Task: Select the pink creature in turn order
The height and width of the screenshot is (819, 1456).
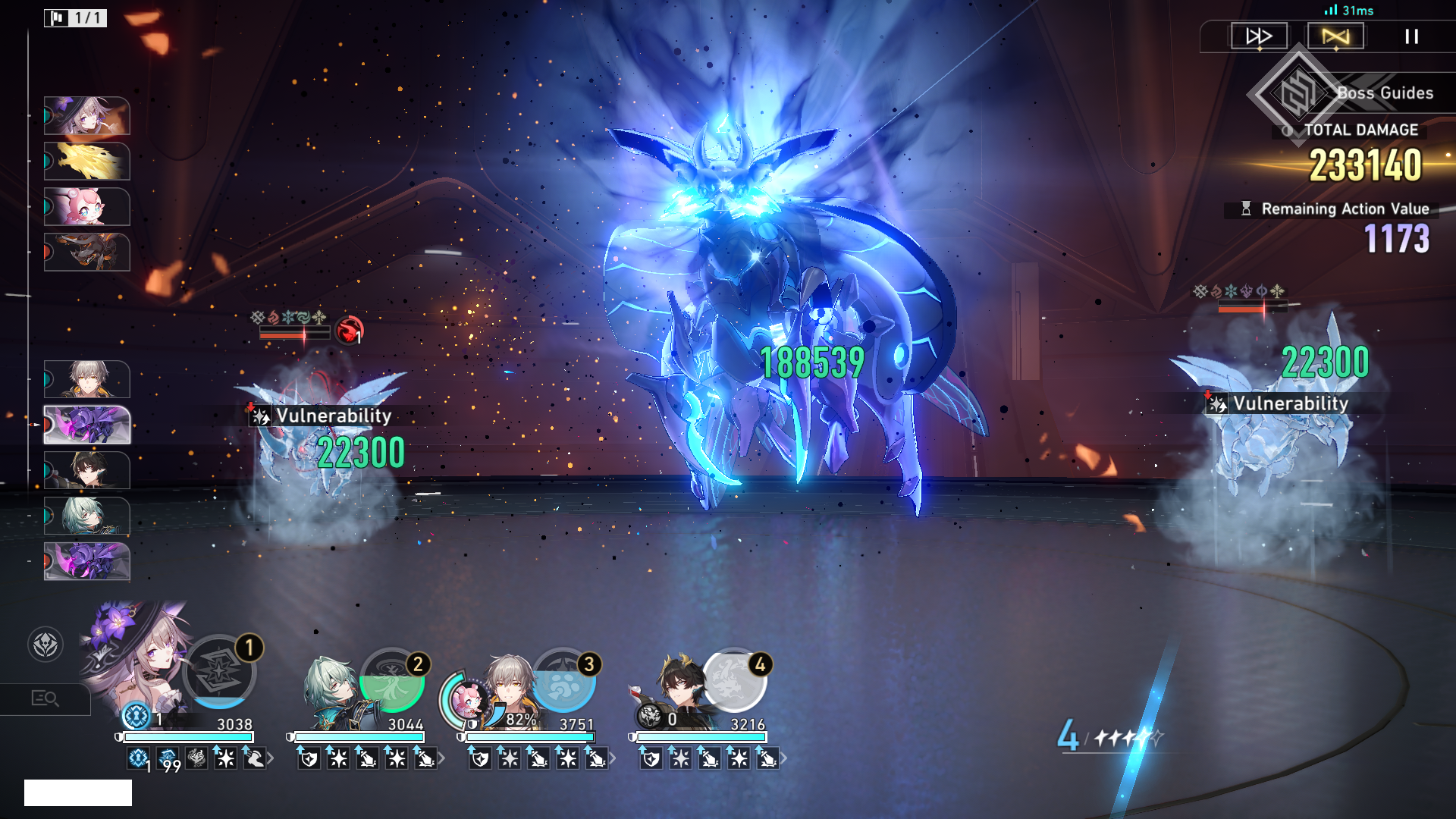Action: point(87,207)
